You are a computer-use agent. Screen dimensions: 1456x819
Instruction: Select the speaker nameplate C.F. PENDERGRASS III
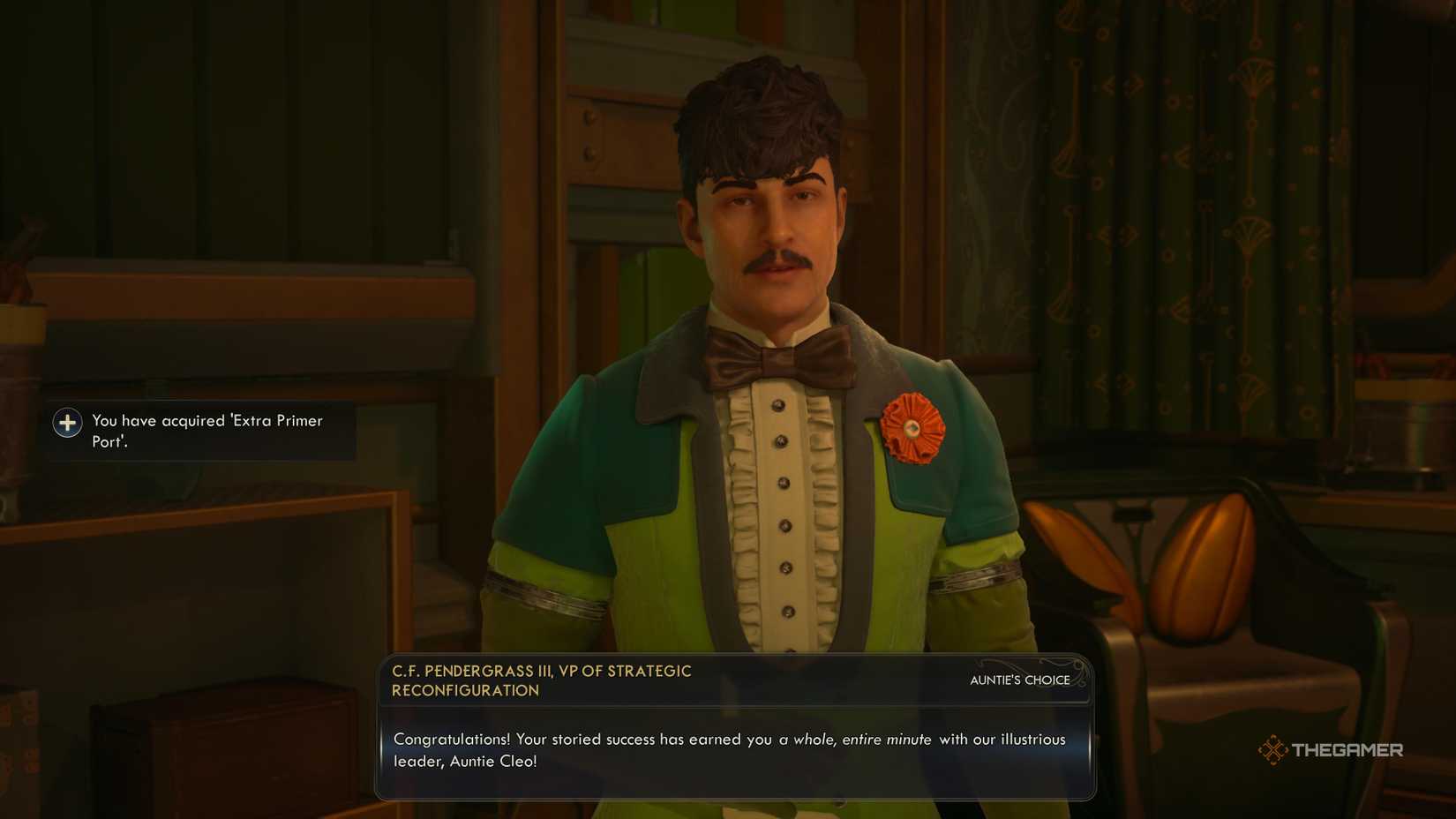click(x=472, y=671)
